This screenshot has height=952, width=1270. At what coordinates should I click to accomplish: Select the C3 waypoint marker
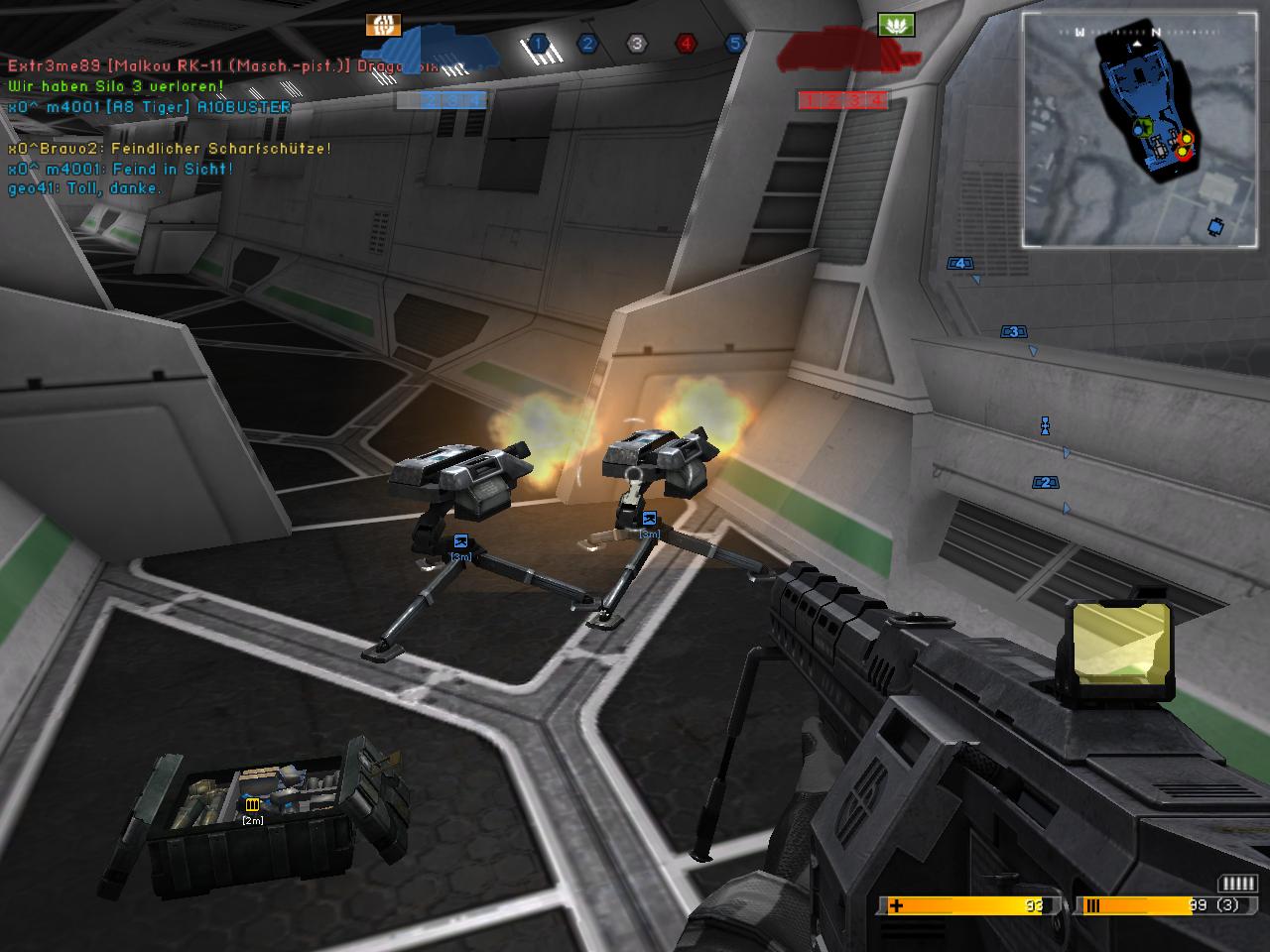[1013, 332]
